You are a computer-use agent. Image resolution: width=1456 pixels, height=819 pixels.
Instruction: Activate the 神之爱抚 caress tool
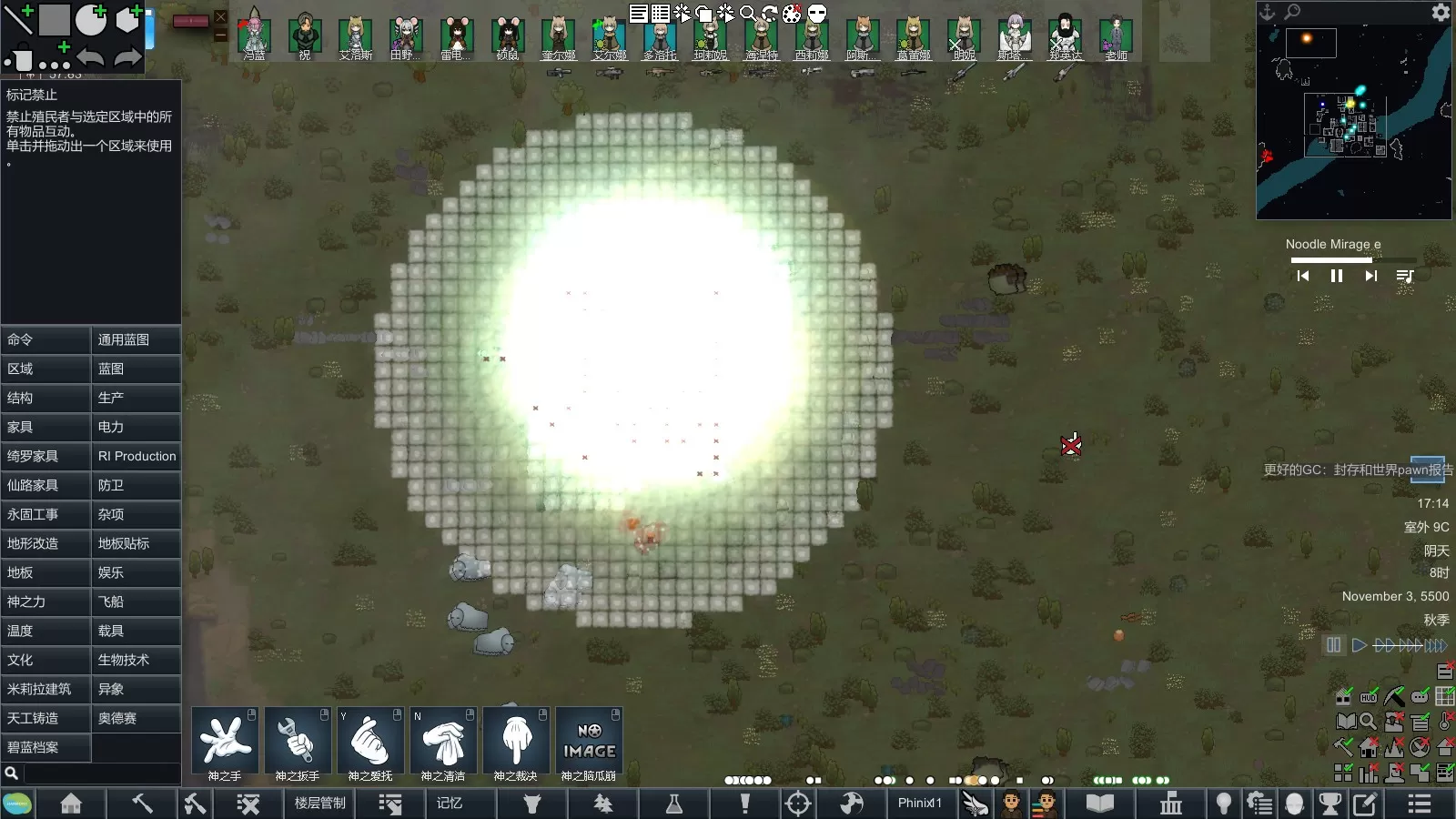[x=370, y=741]
